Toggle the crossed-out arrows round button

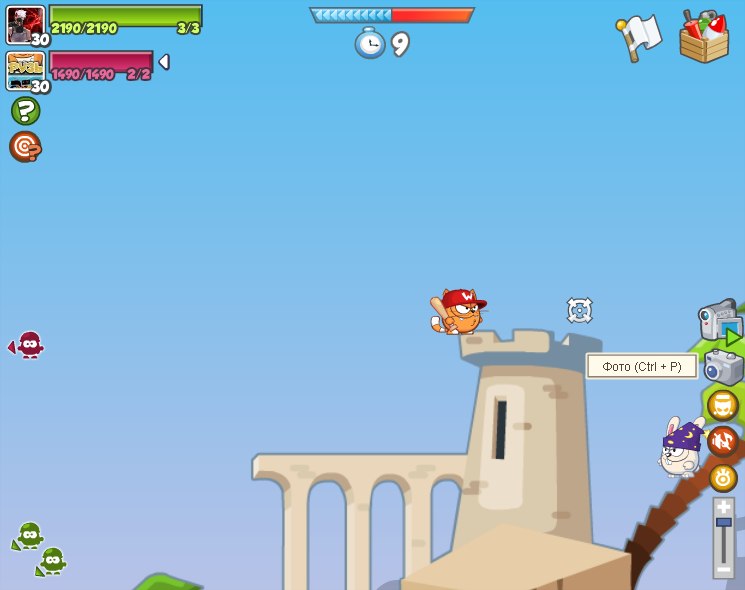(723, 441)
